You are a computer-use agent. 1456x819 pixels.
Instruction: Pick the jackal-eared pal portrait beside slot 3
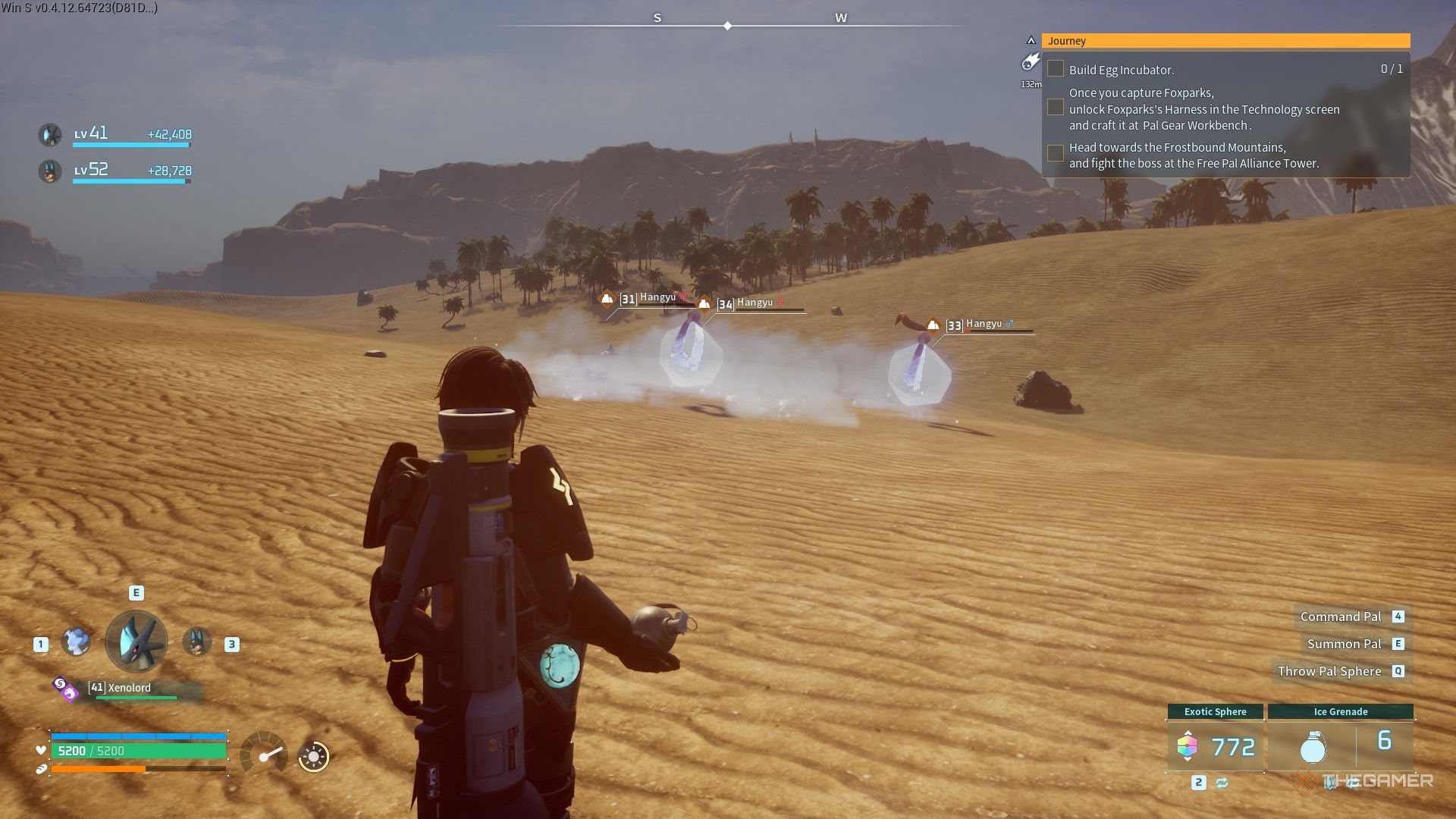pyautogui.click(x=197, y=642)
